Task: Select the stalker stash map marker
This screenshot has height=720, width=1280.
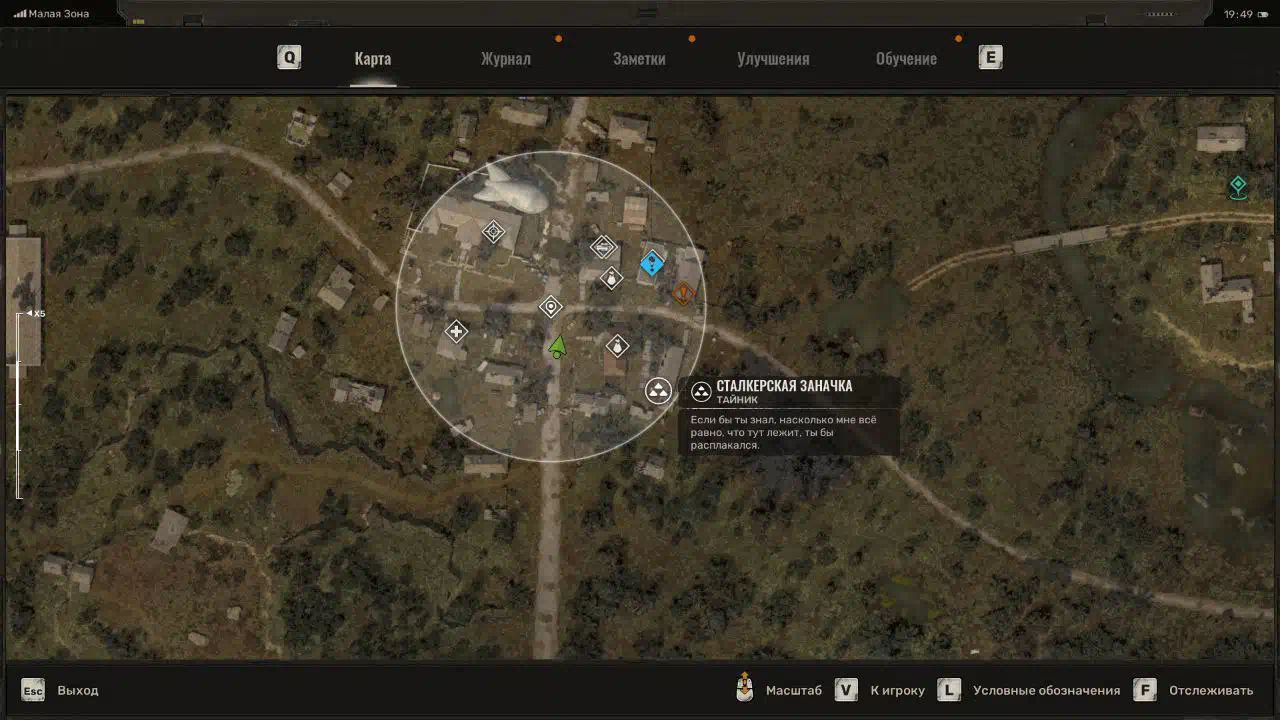Action: point(658,391)
